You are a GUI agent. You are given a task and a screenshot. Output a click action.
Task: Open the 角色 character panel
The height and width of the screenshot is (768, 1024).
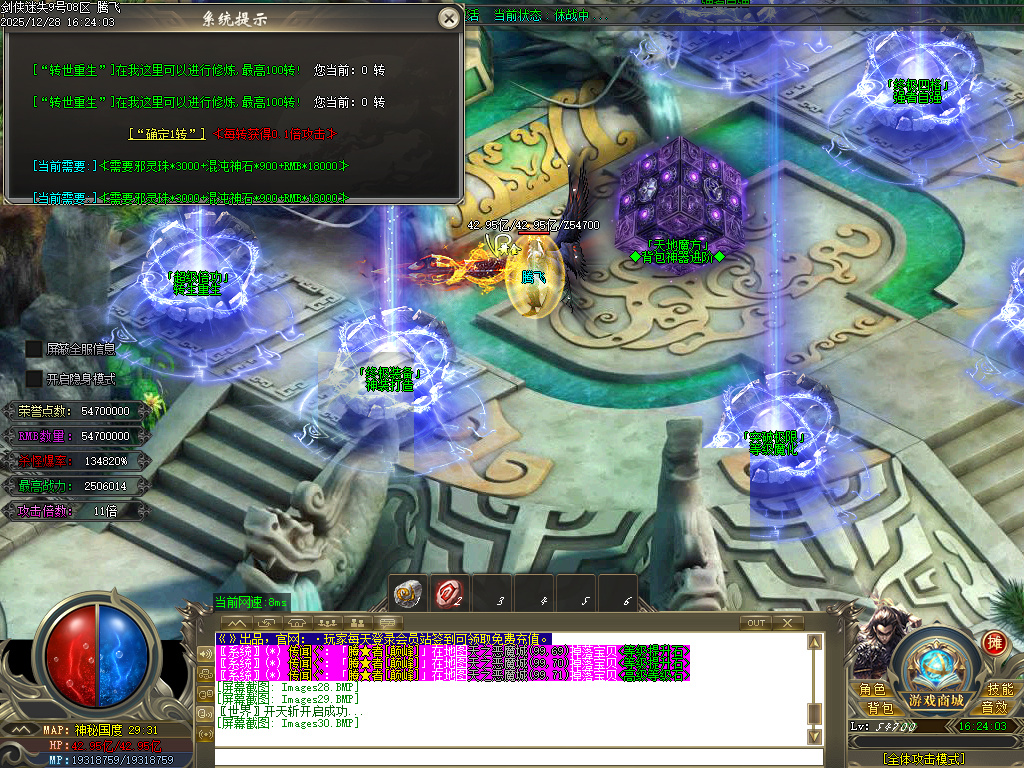pyautogui.click(x=872, y=690)
